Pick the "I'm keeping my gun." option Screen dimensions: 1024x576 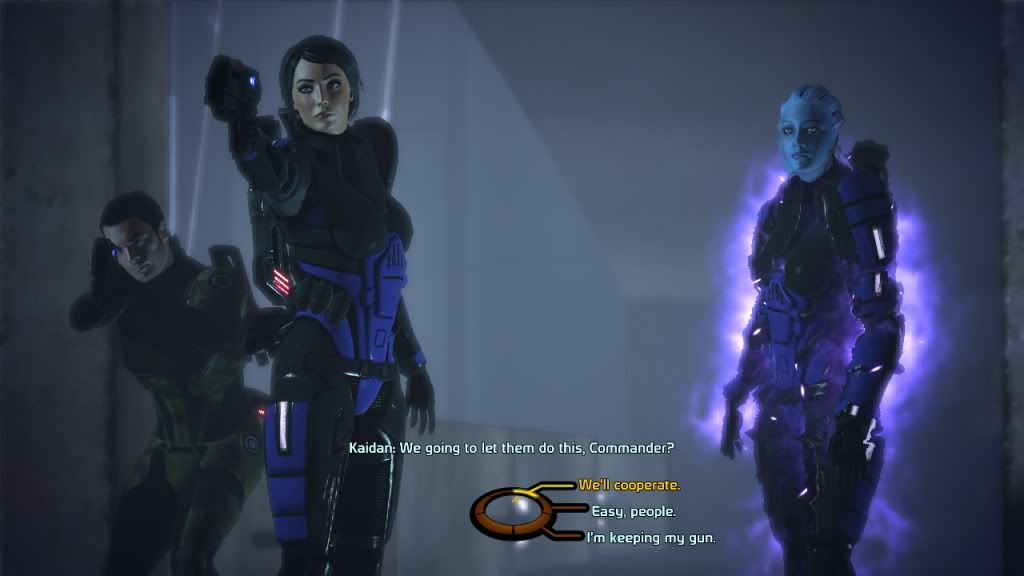click(x=639, y=539)
